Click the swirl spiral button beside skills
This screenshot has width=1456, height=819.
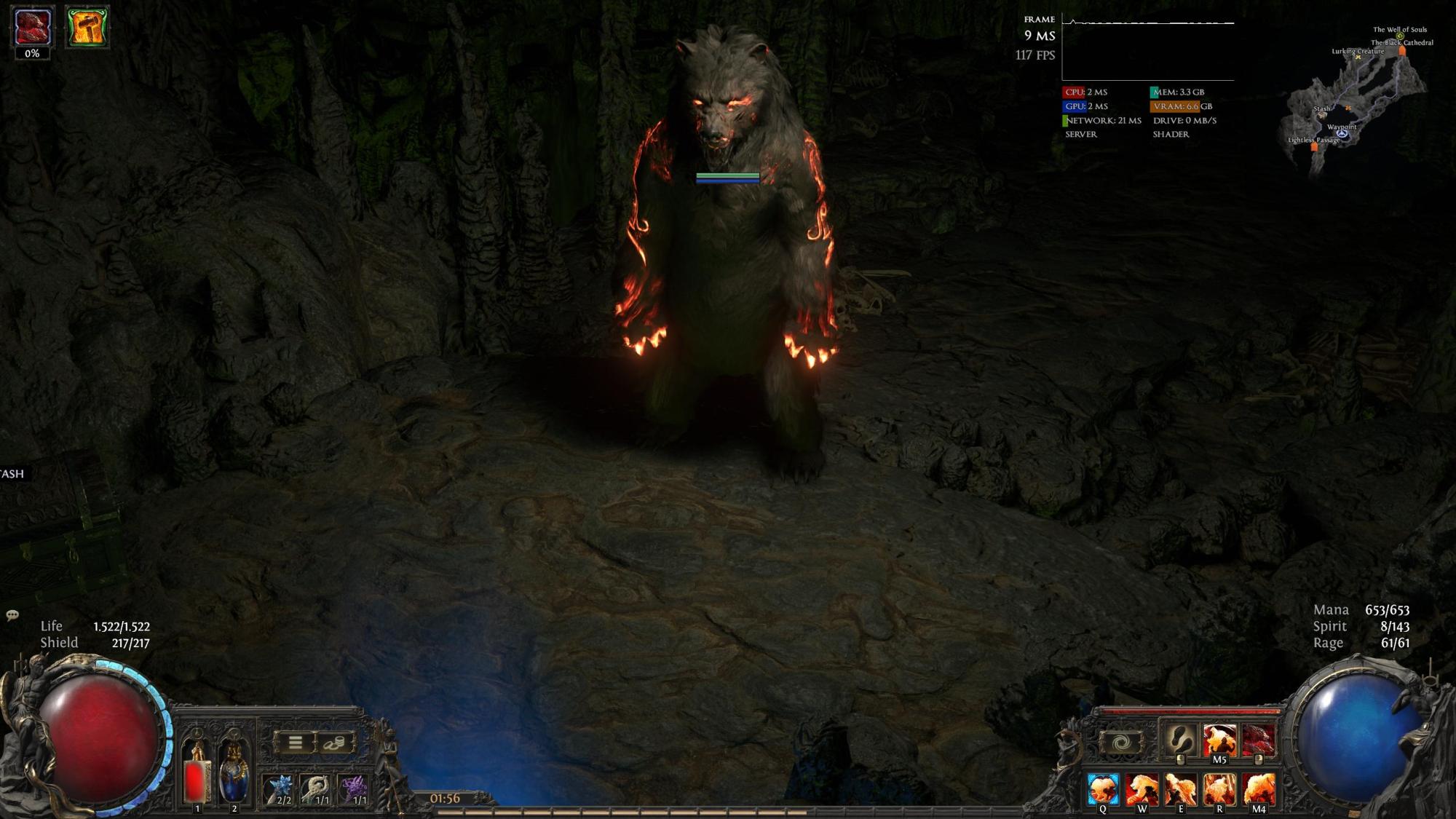coord(1121,743)
